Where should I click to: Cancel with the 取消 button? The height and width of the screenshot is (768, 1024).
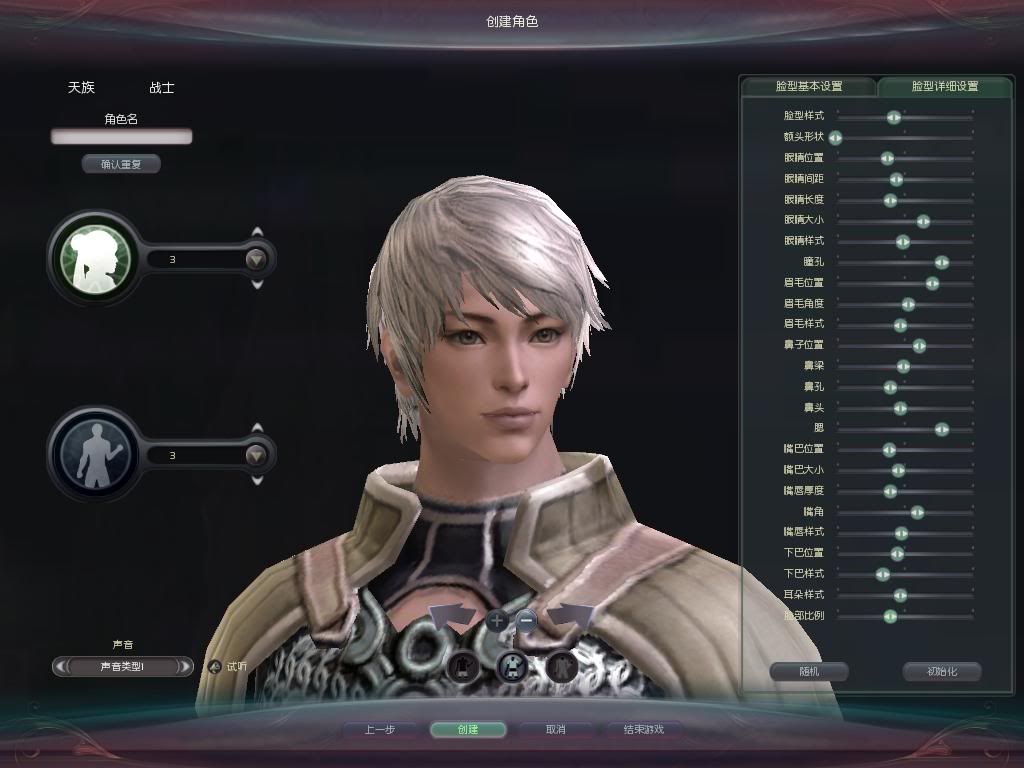[555, 729]
